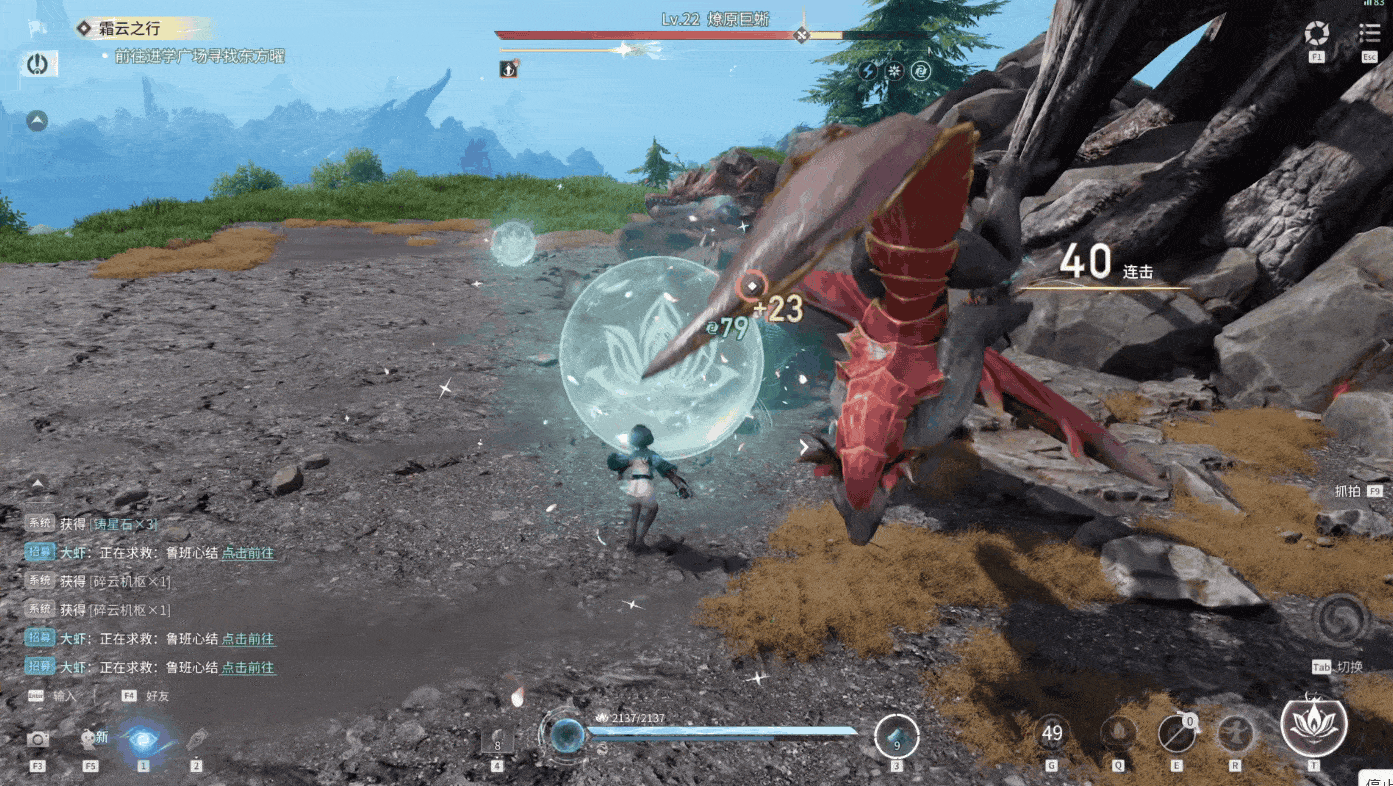This screenshot has width=1393, height=786.
Task: Activate the white lotus ultimate skill
Action: pos(1313,725)
